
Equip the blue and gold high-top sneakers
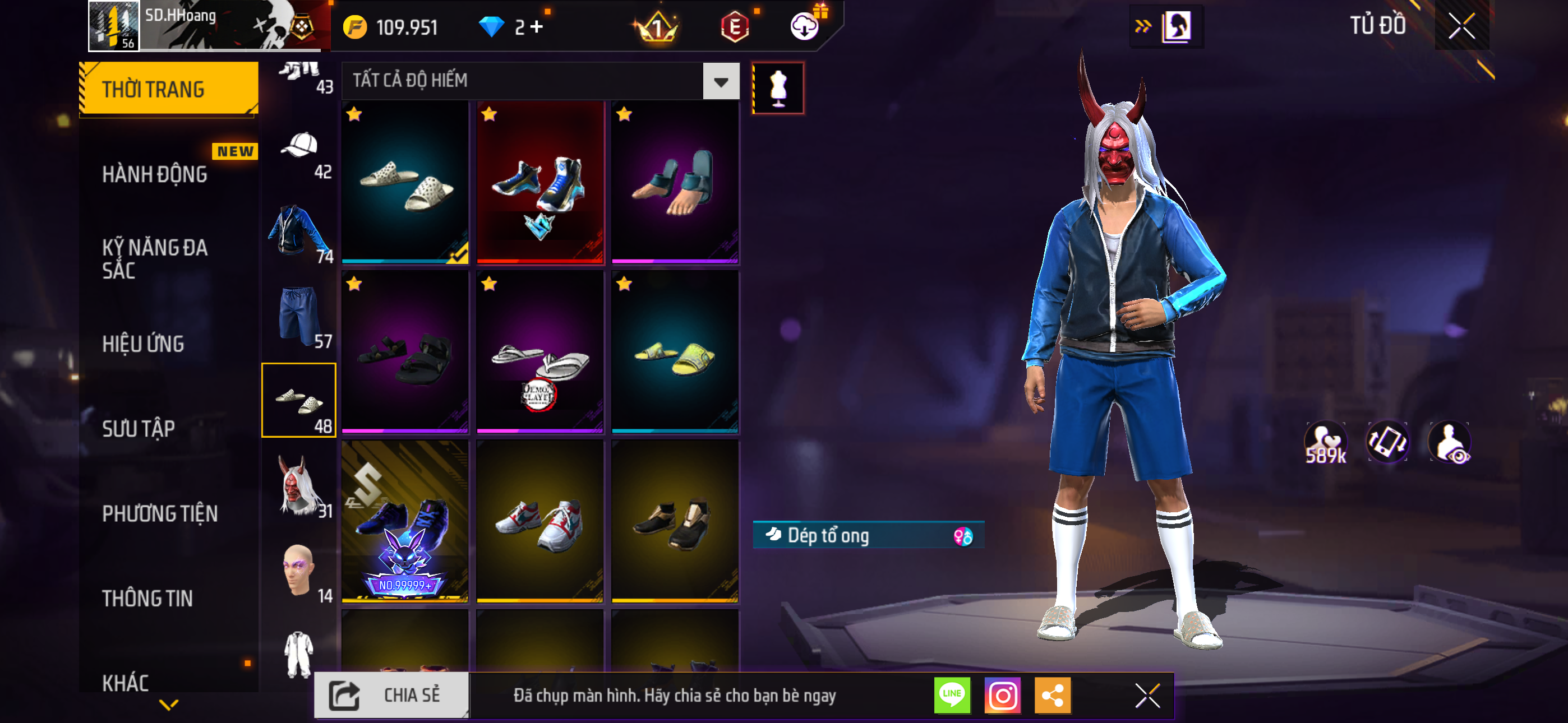click(540, 183)
